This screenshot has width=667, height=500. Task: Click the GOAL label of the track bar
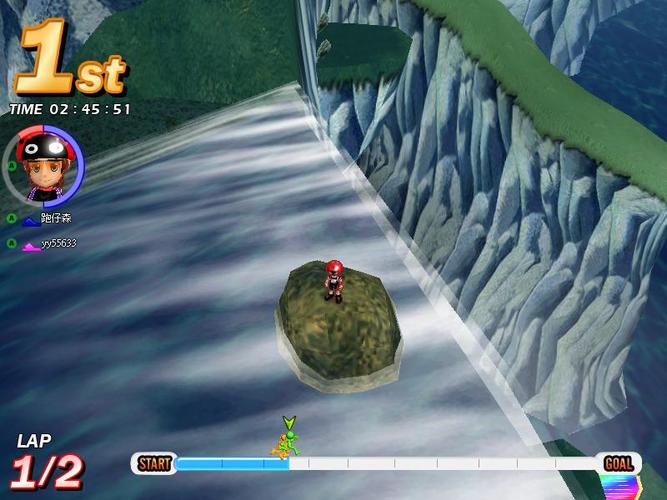618,464
